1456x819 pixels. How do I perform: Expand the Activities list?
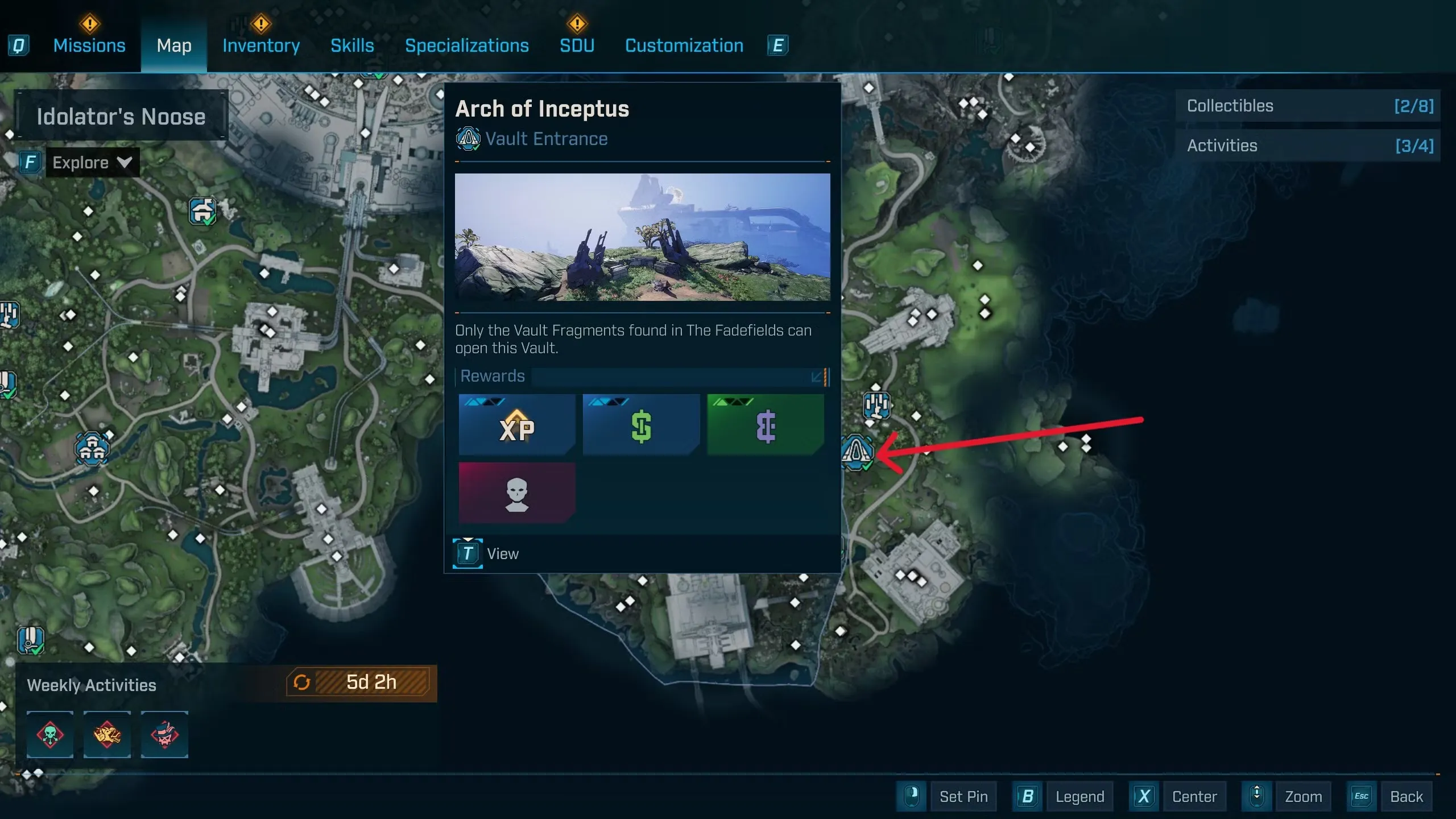coord(1308,146)
